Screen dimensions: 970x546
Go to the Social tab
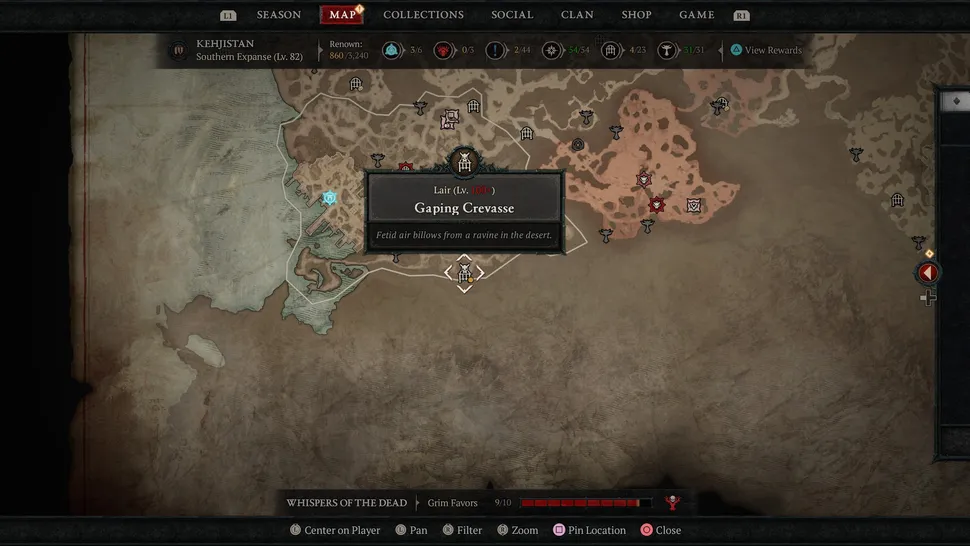tap(514, 15)
